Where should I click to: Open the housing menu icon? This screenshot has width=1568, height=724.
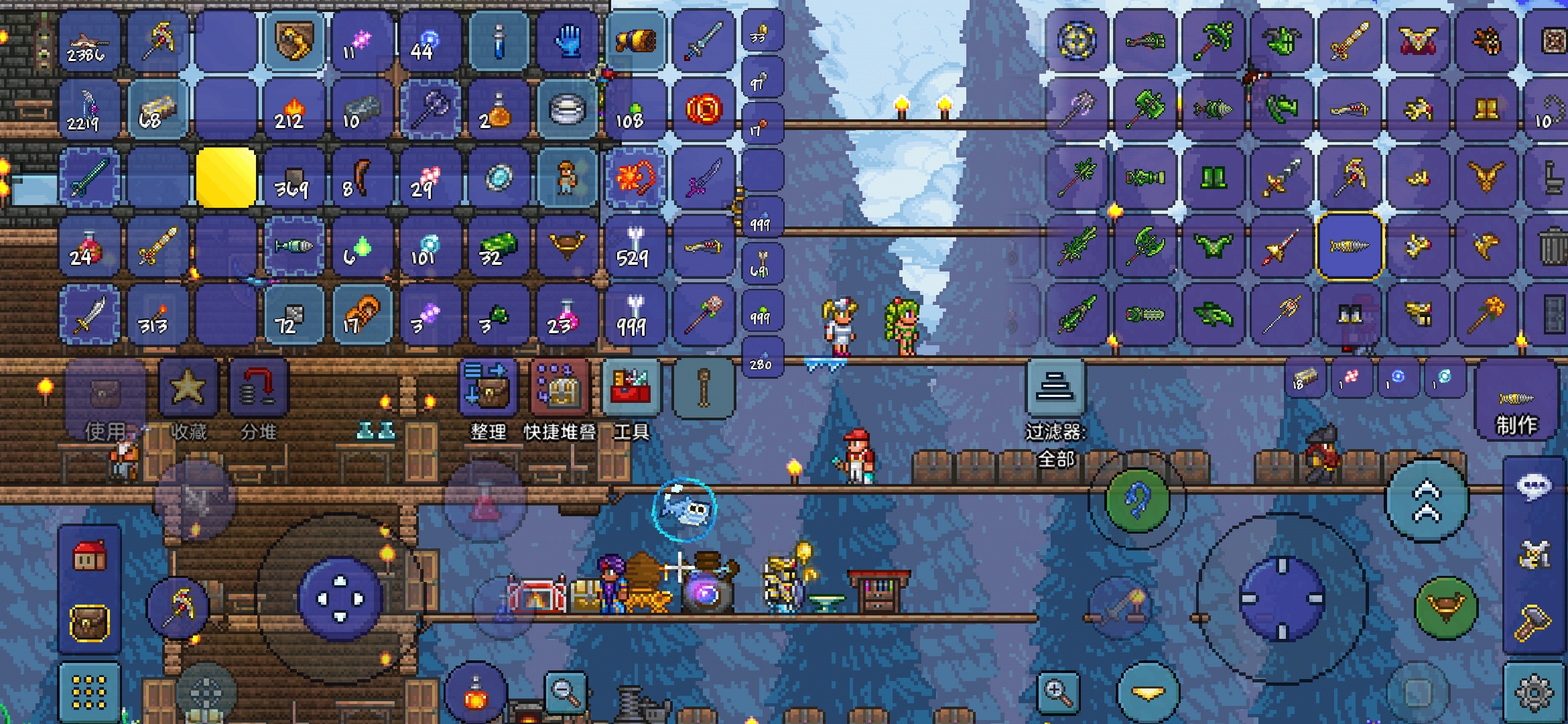point(89,556)
